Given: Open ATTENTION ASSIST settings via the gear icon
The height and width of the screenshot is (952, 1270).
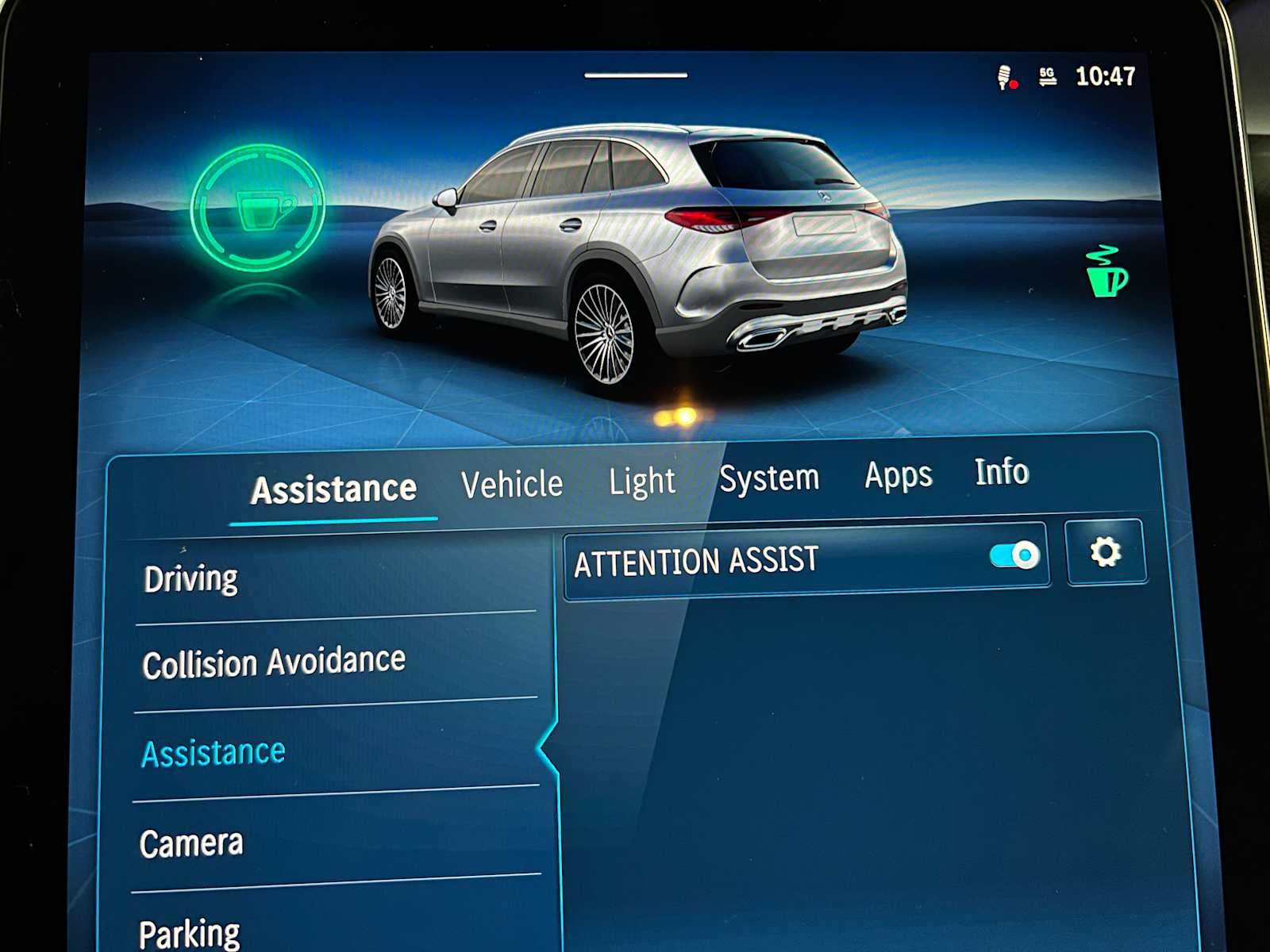Looking at the screenshot, I should 1107,552.
